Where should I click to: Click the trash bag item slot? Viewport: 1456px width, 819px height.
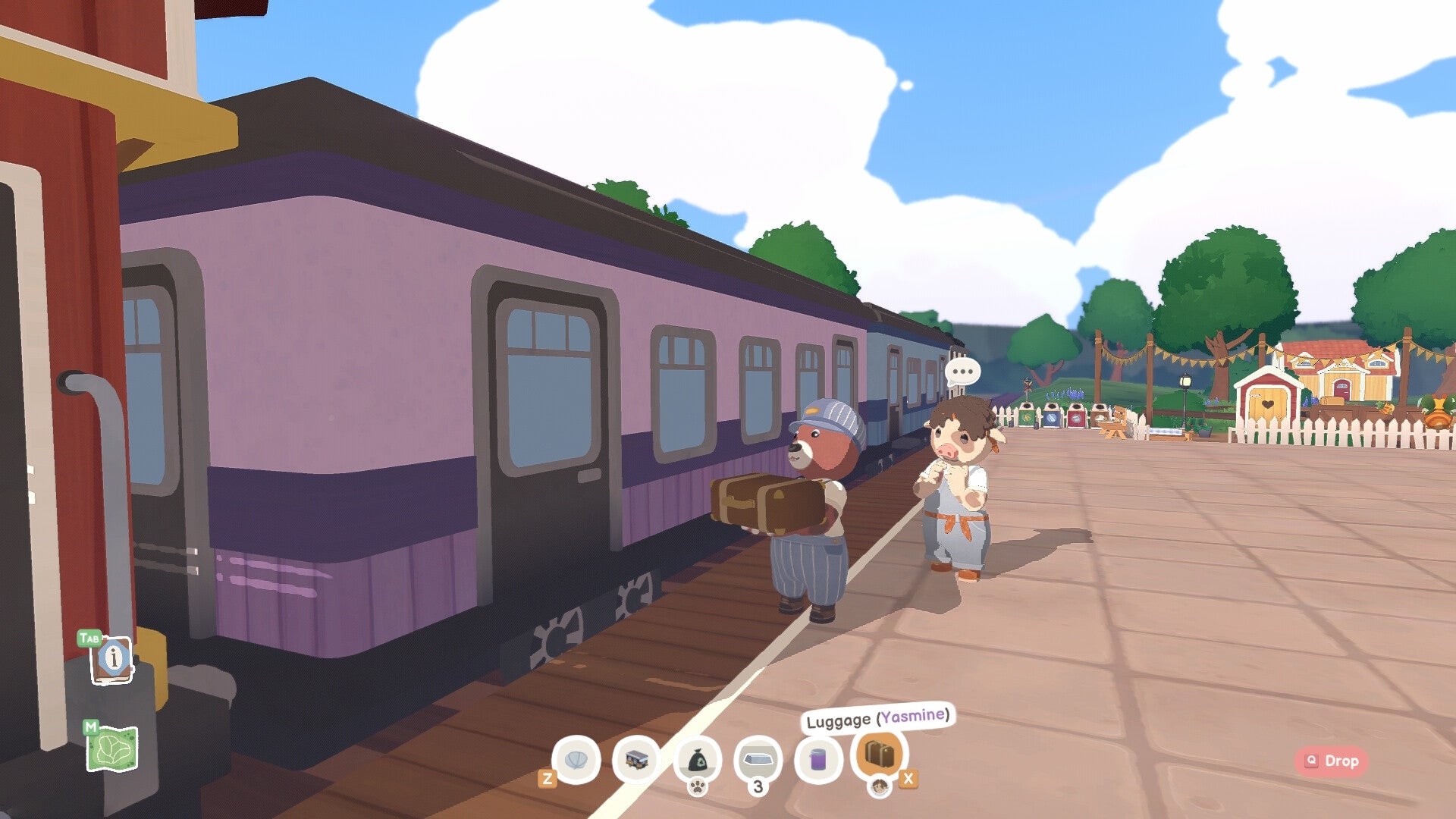point(697,758)
